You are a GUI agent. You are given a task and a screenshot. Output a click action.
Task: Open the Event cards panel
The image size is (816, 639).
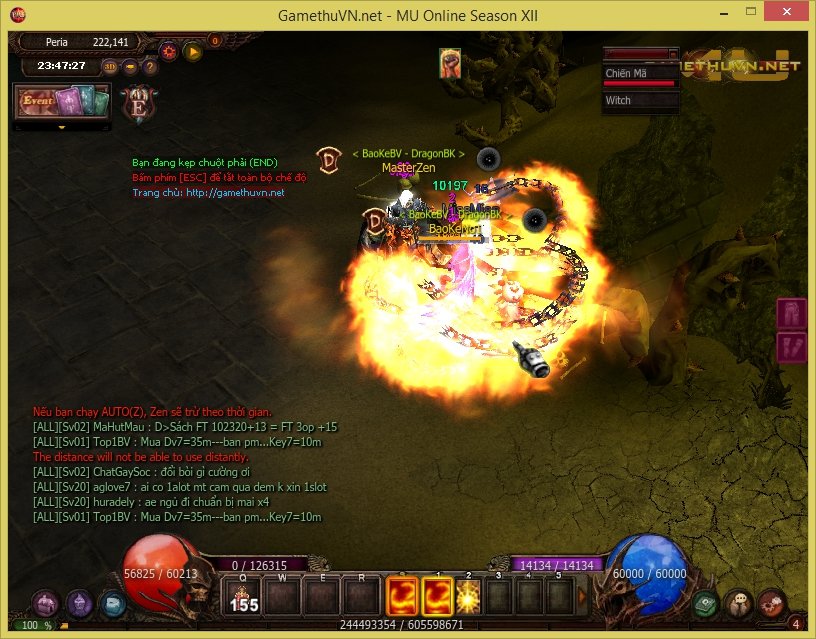pos(60,103)
